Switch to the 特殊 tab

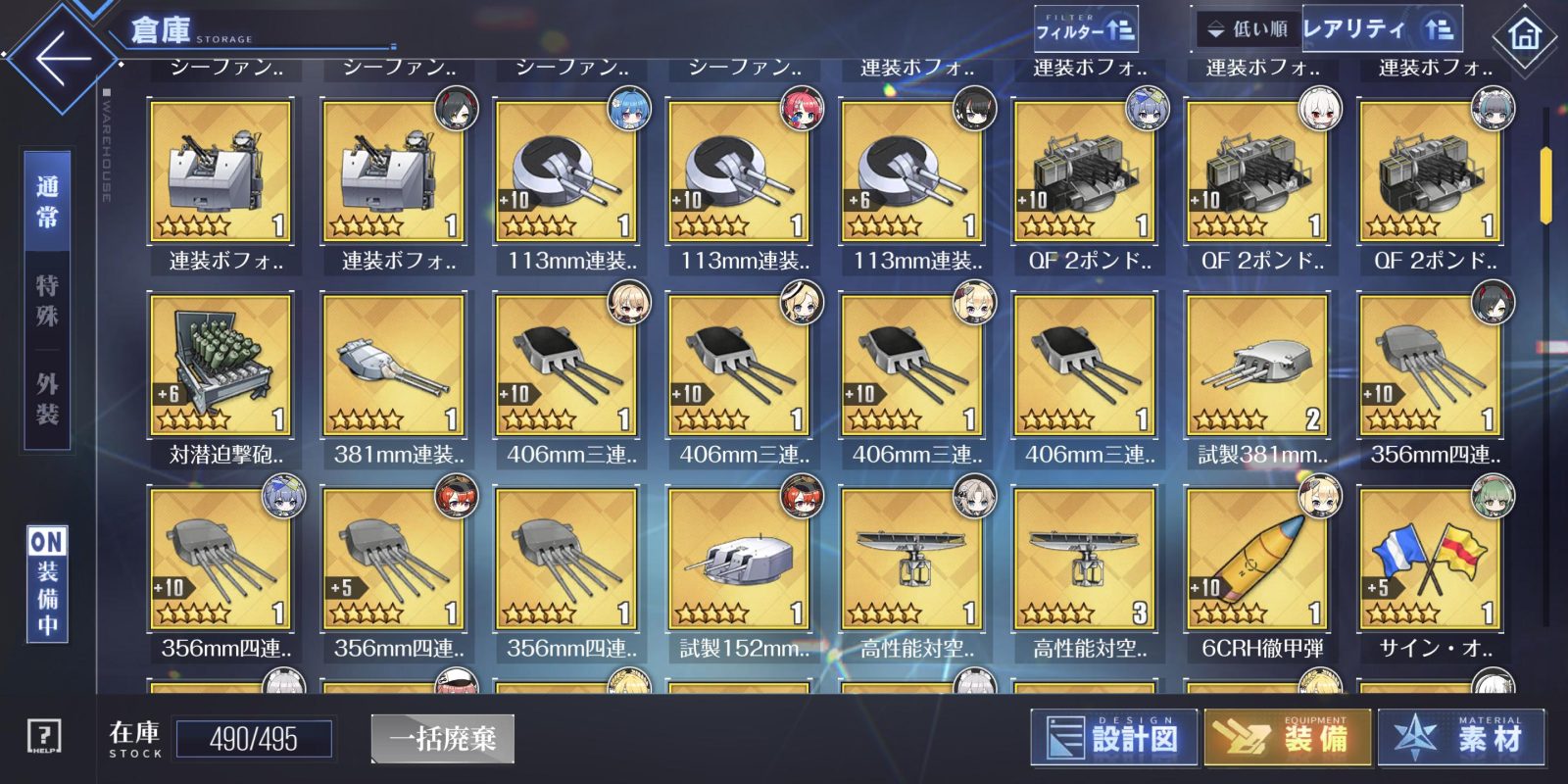[x=47, y=300]
